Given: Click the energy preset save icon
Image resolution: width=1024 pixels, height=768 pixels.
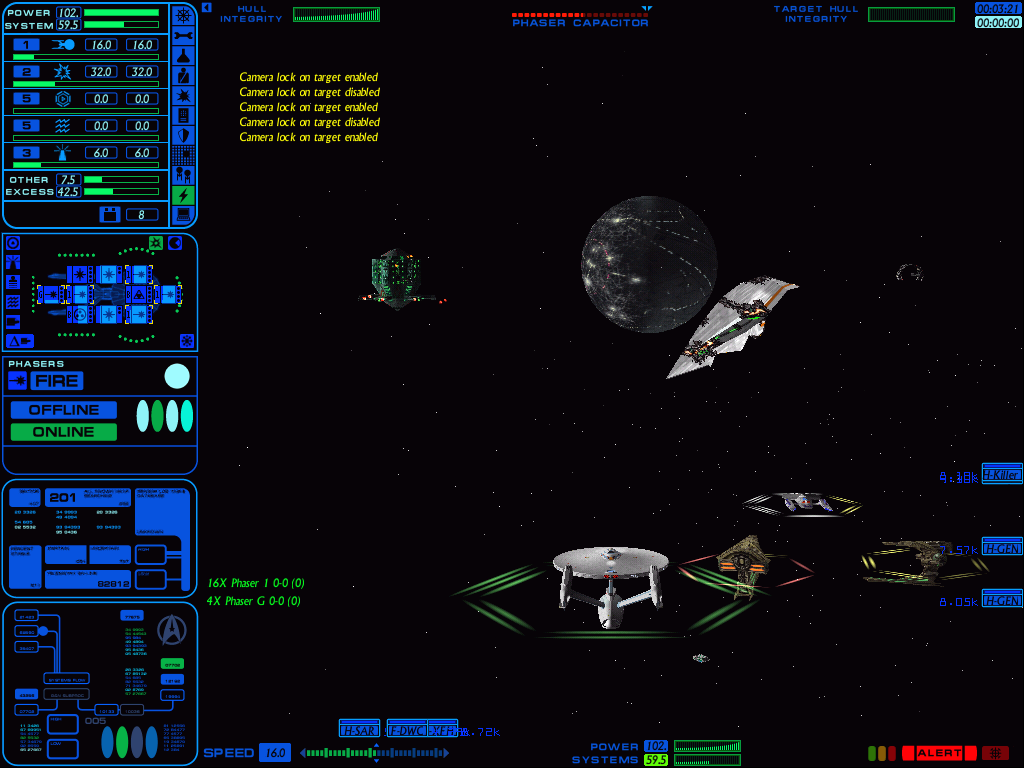Looking at the screenshot, I should (110, 214).
